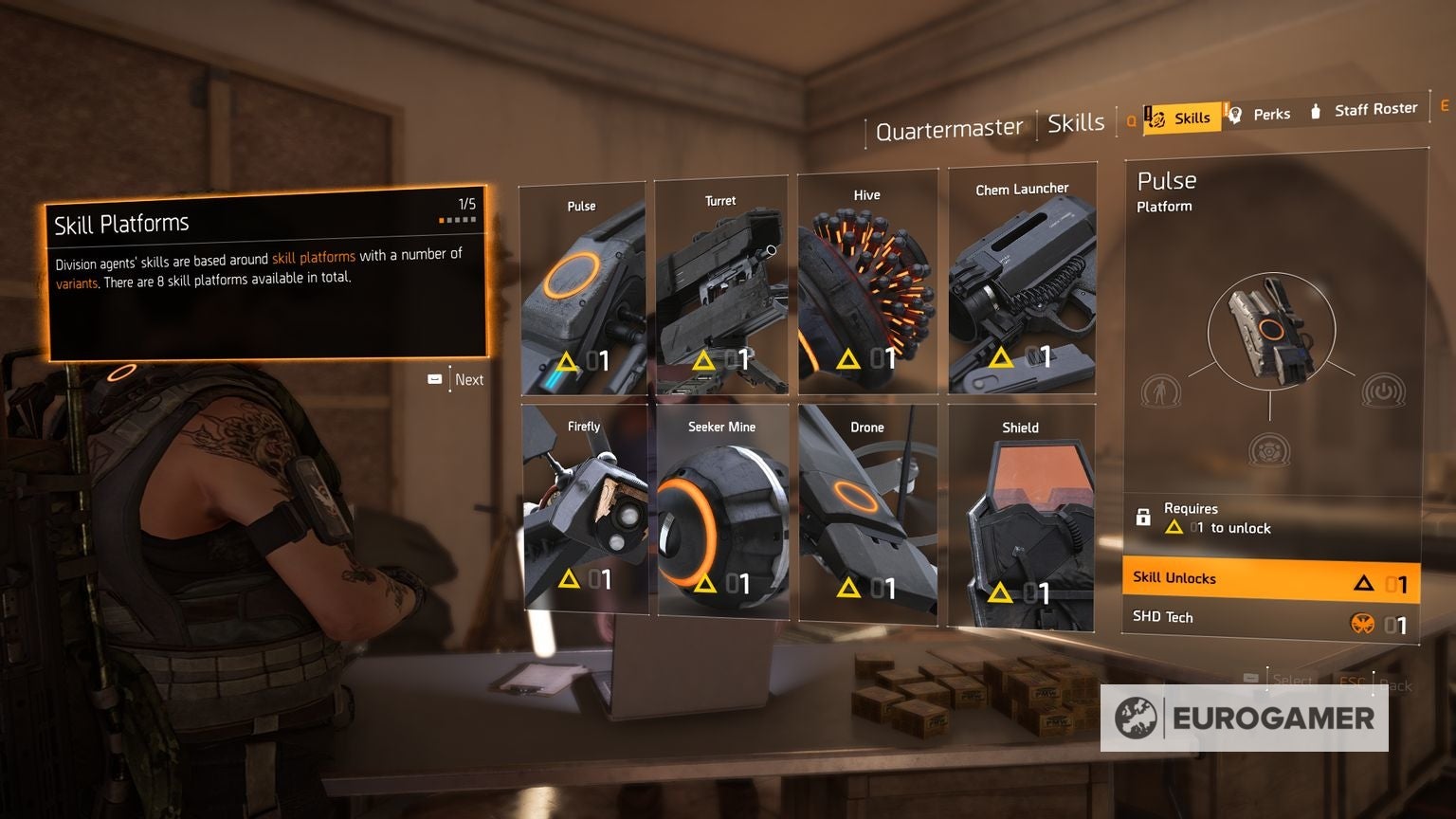Open the Seeker Mine skill
1456x819 pixels.
(x=721, y=517)
